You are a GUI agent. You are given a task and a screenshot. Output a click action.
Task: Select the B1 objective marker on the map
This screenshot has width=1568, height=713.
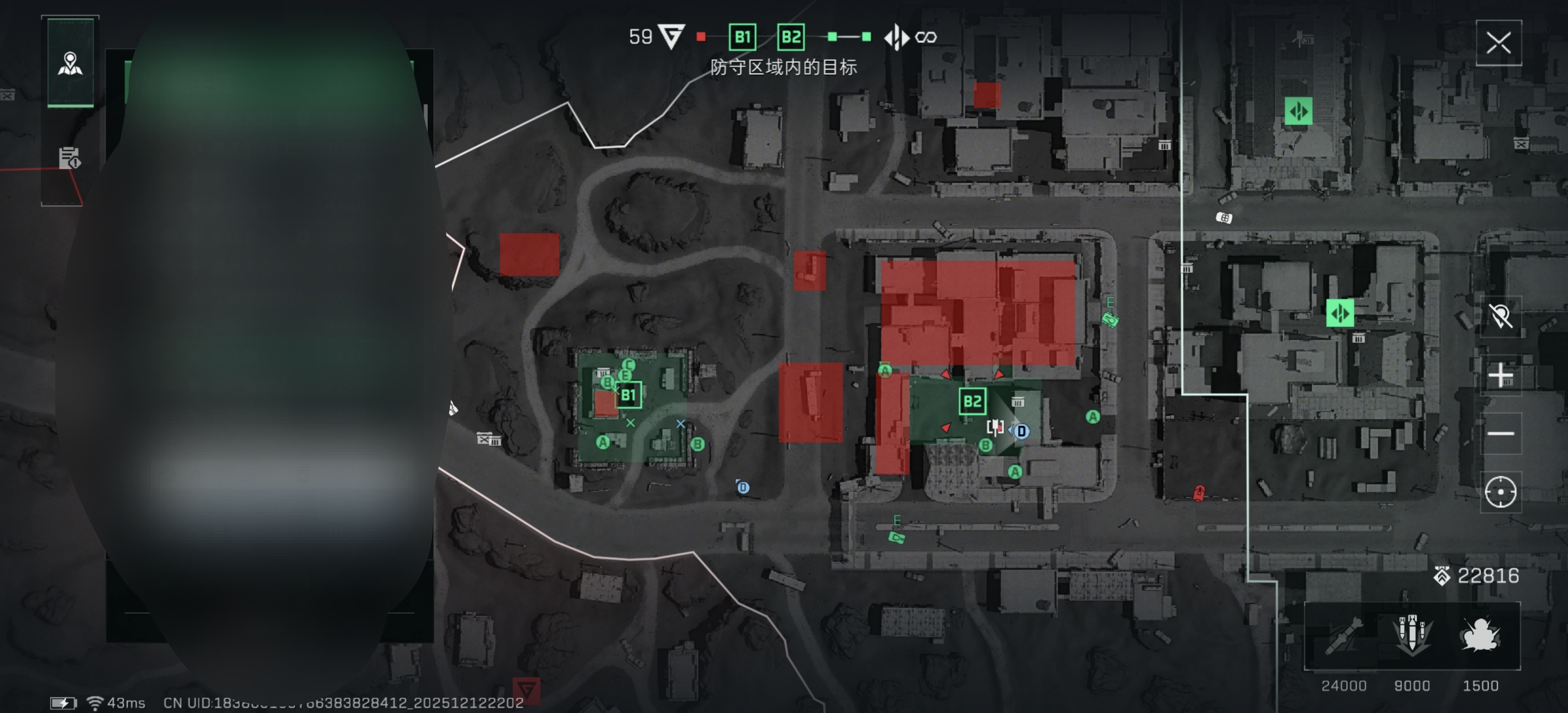628,395
